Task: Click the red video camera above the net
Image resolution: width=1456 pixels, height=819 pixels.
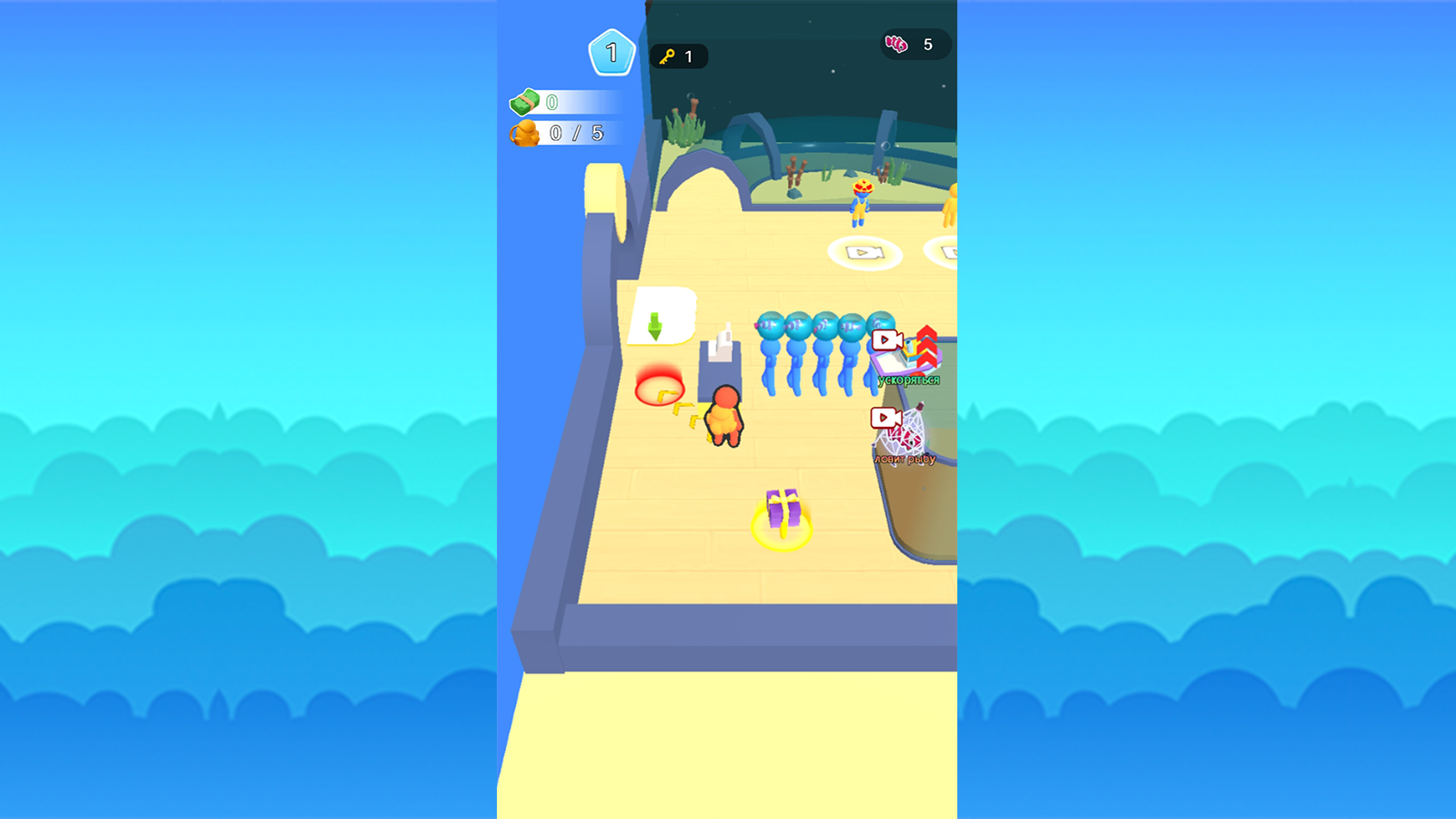Action: (x=887, y=417)
